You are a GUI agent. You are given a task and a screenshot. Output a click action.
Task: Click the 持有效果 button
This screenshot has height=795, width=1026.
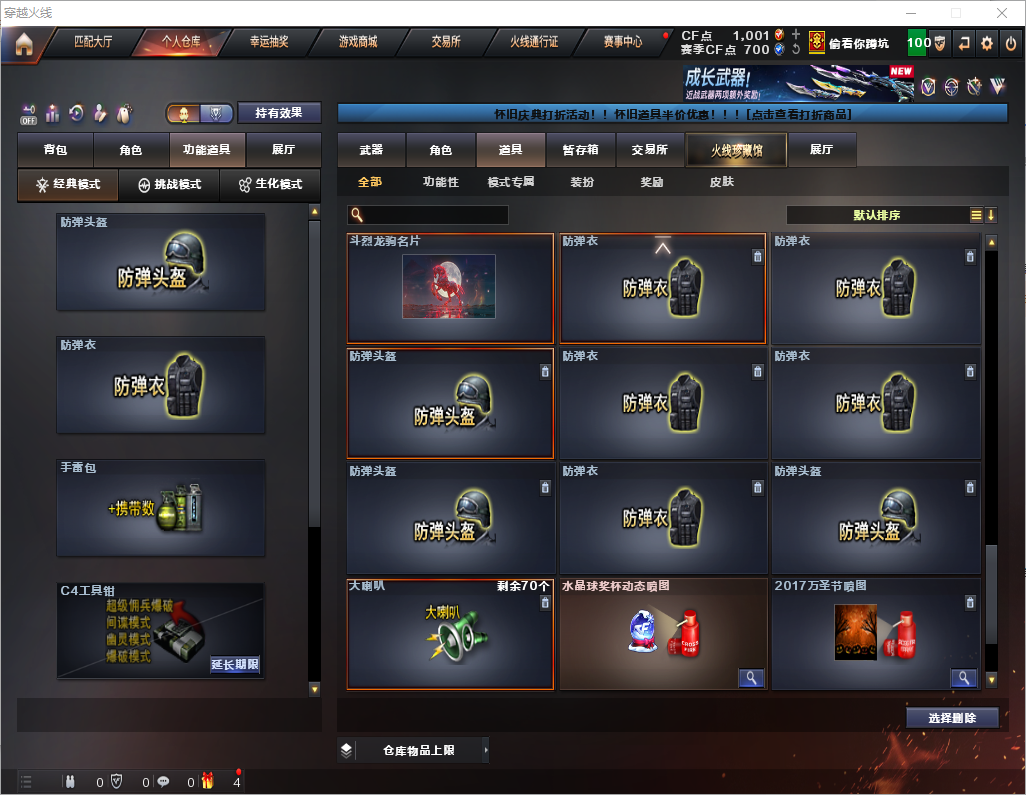pos(279,113)
